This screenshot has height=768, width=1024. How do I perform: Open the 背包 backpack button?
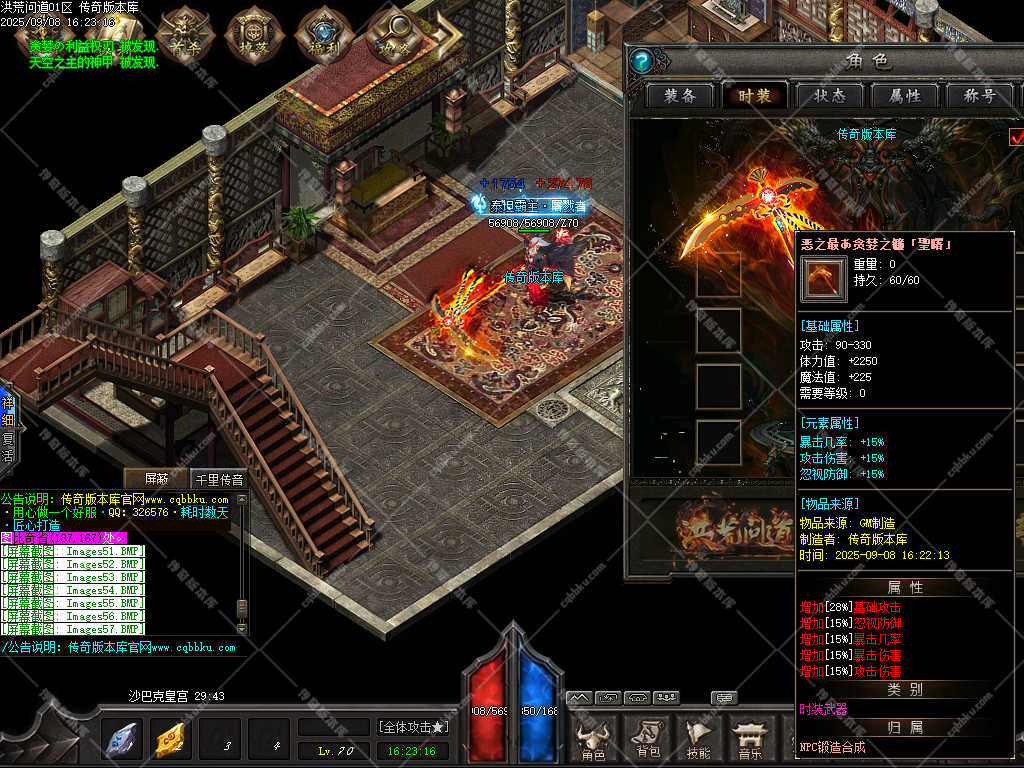[647, 741]
